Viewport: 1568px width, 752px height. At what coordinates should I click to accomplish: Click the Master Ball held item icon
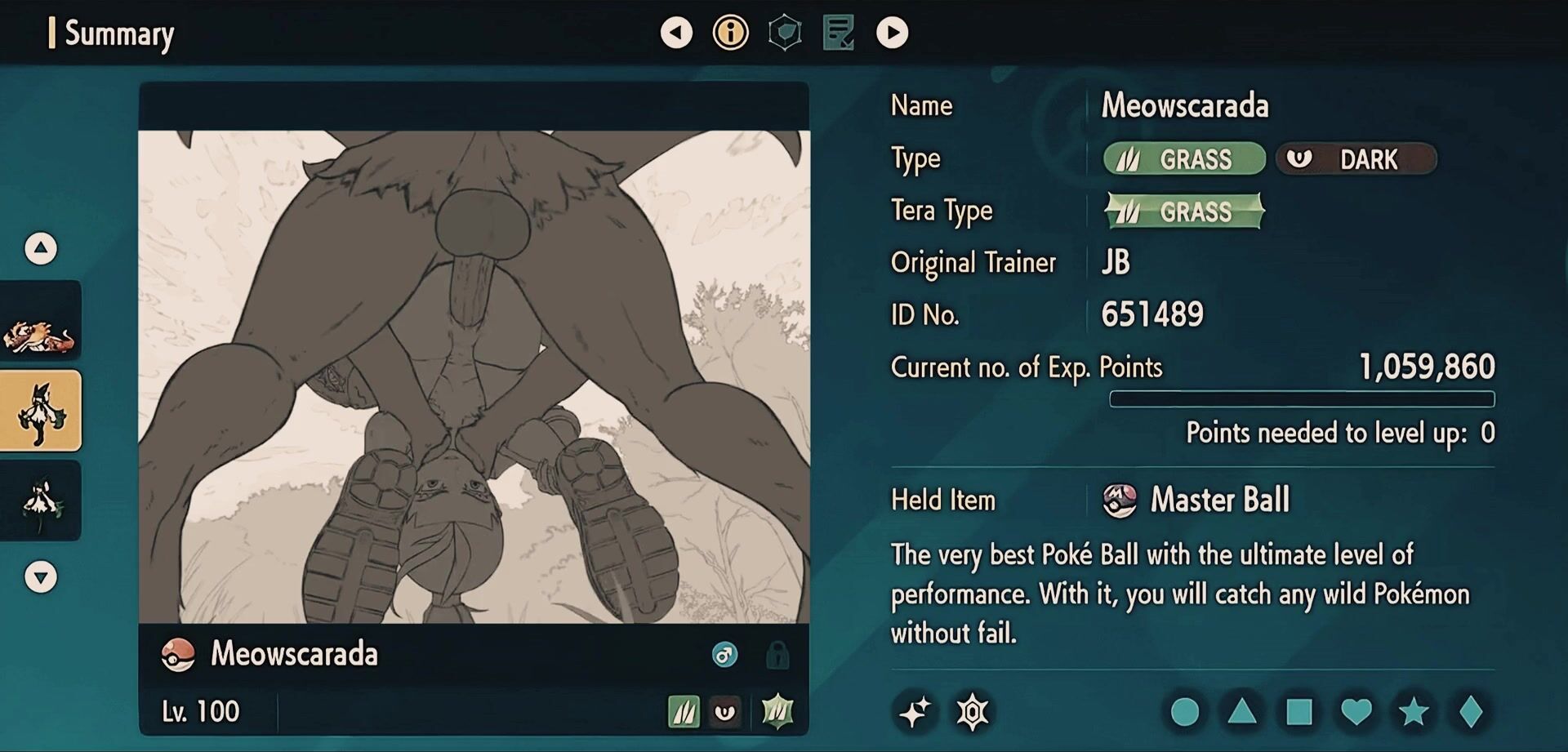pos(1119,501)
